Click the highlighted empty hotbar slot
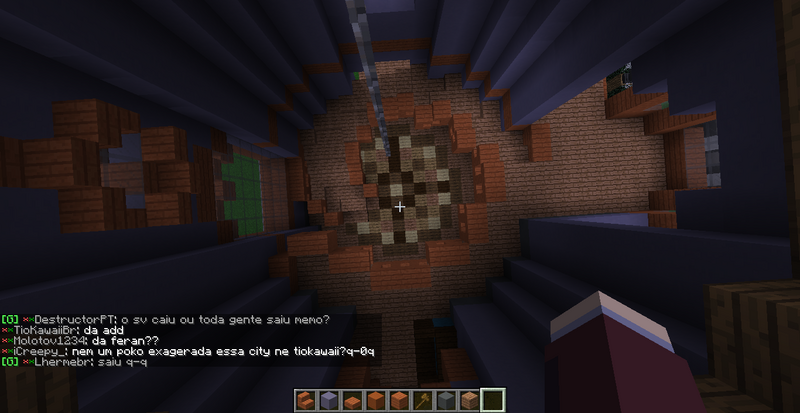Image resolution: width=800 pixels, height=413 pixels. 492,400
